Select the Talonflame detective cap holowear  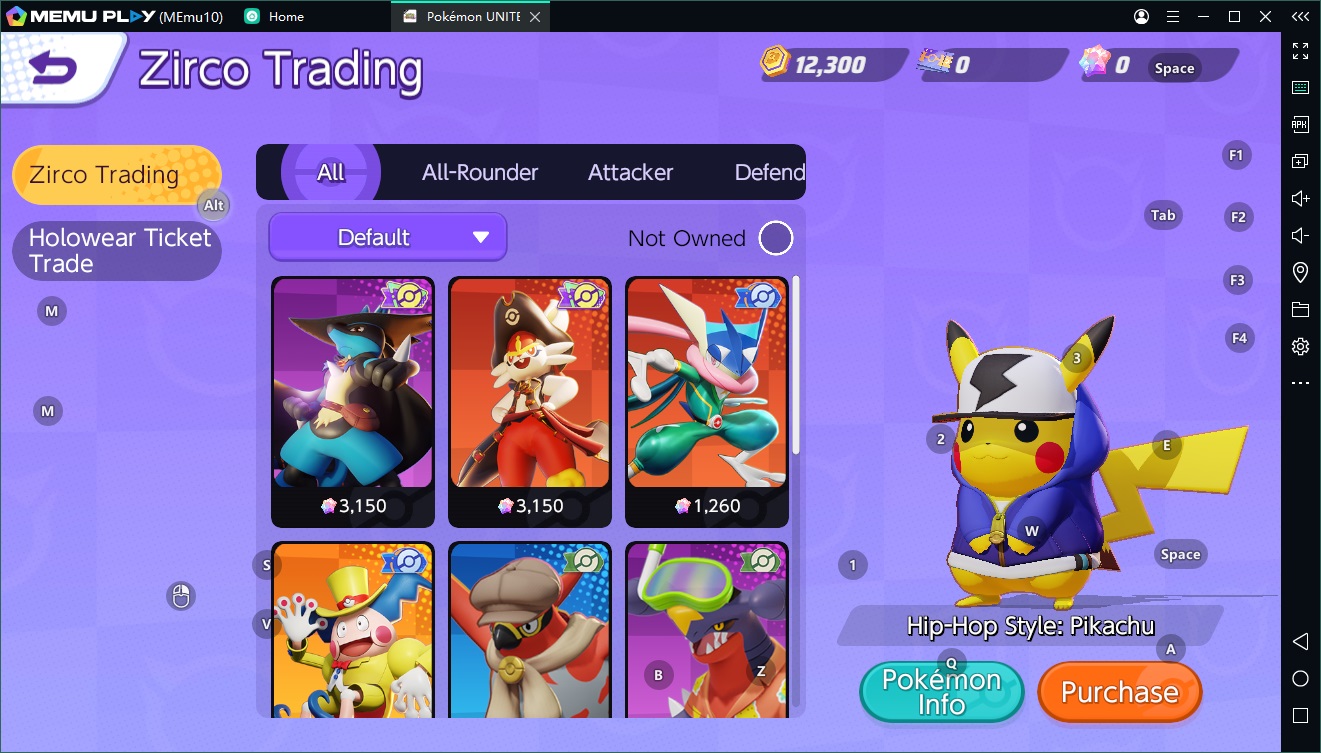(530, 630)
